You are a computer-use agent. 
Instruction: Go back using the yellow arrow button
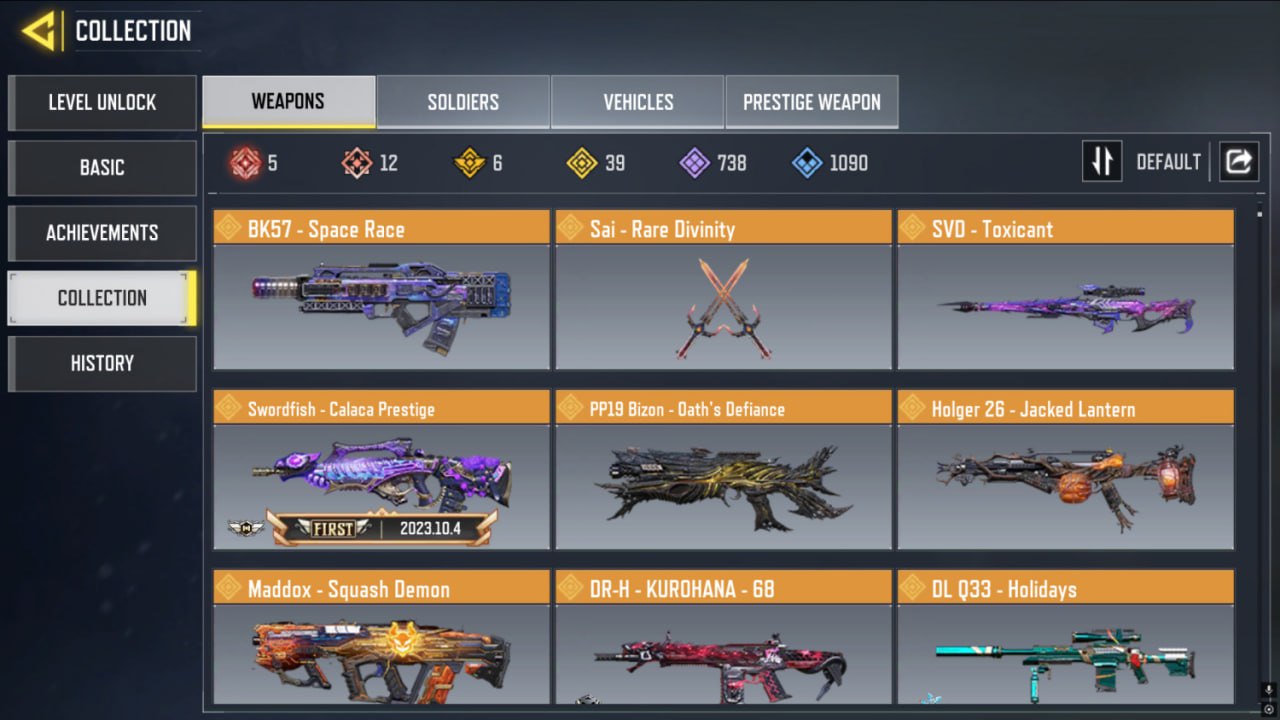pos(38,32)
